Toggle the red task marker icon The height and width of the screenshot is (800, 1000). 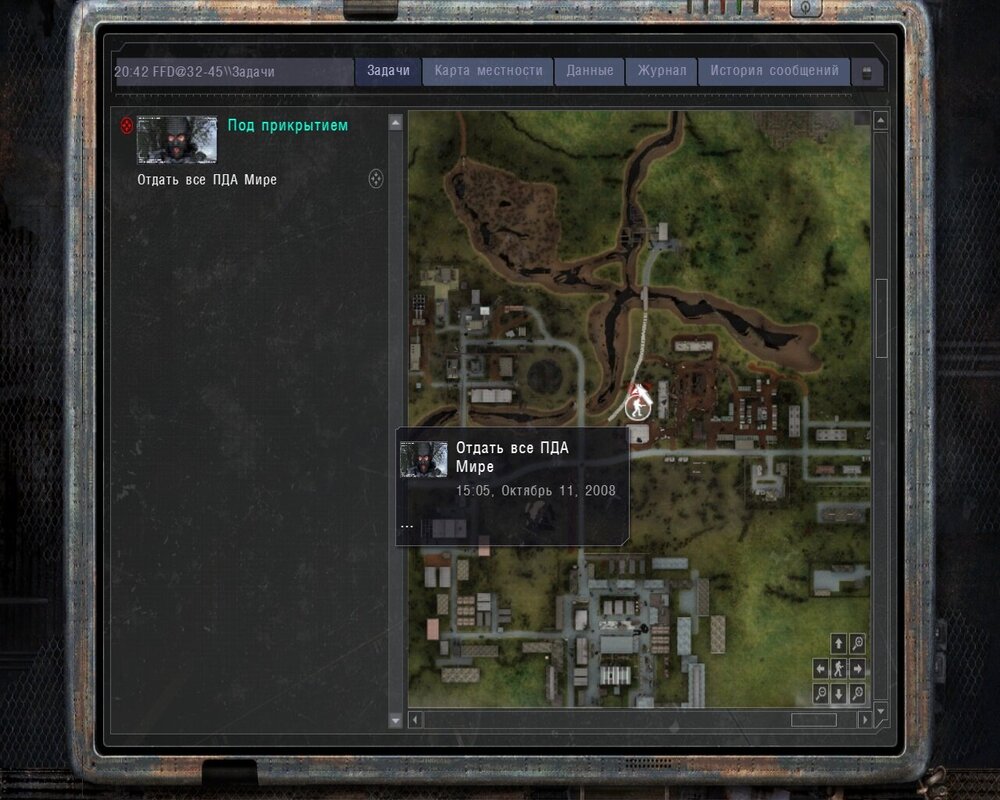point(126,126)
